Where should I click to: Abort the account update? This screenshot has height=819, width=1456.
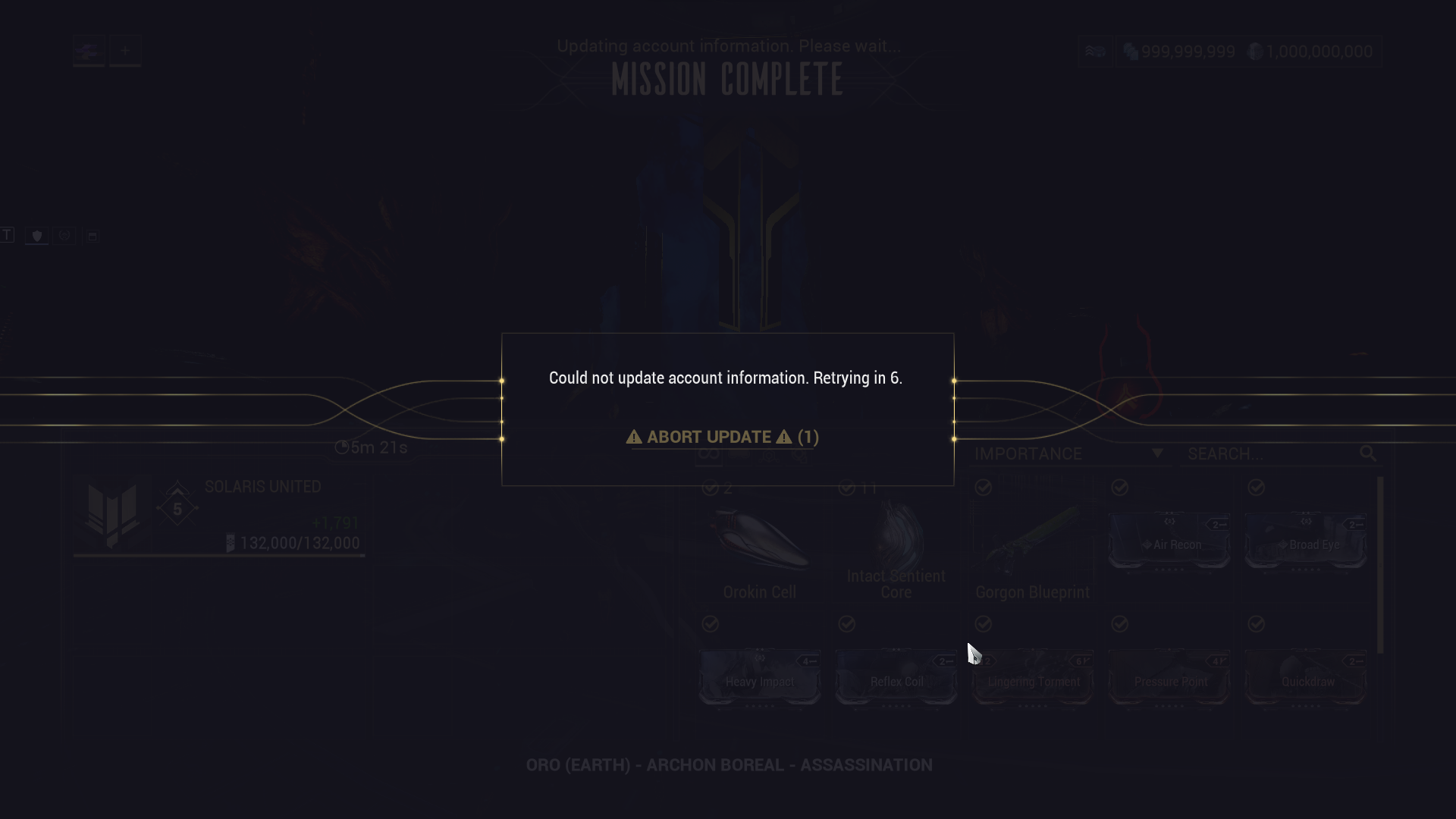(722, 437)
